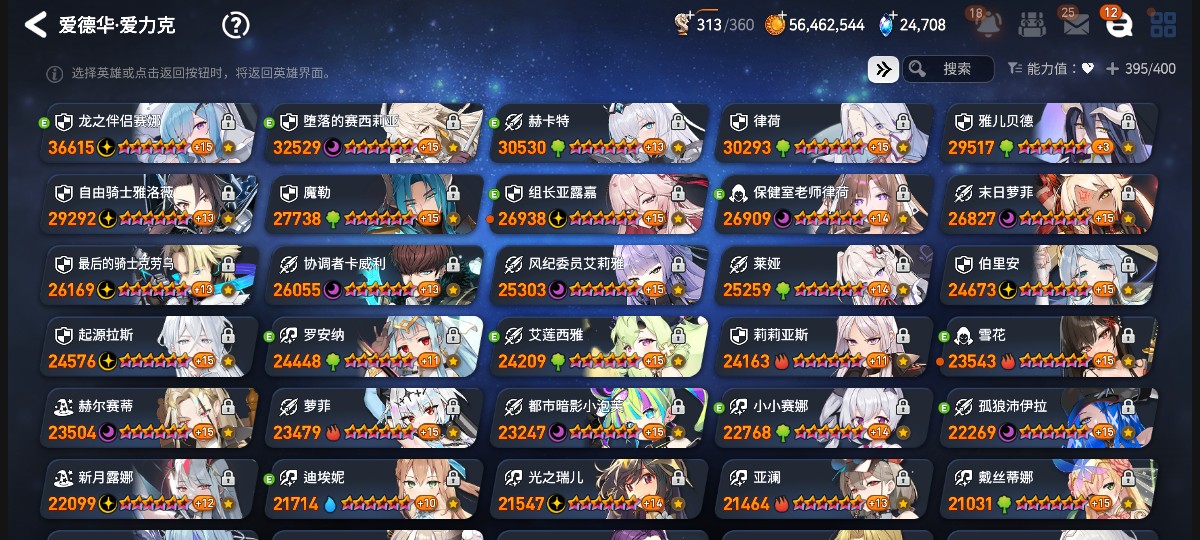The image size is (1200, 540).
Task: Open the chat bubble icon
Action: [1118, 25]
